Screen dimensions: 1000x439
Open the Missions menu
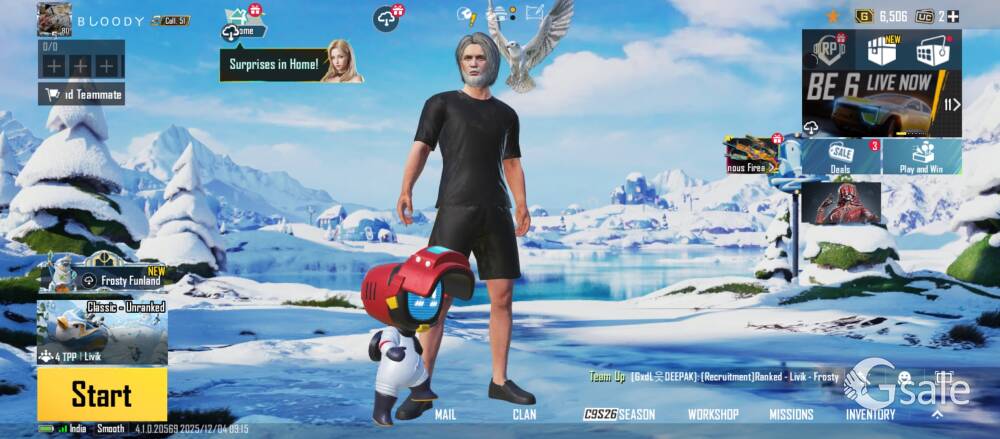pos(791,414)
